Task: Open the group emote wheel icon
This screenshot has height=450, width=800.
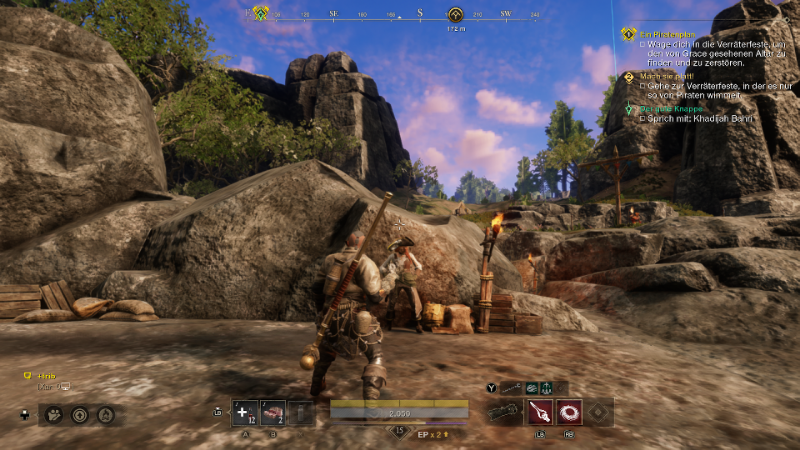Action: tap(53, 414)
